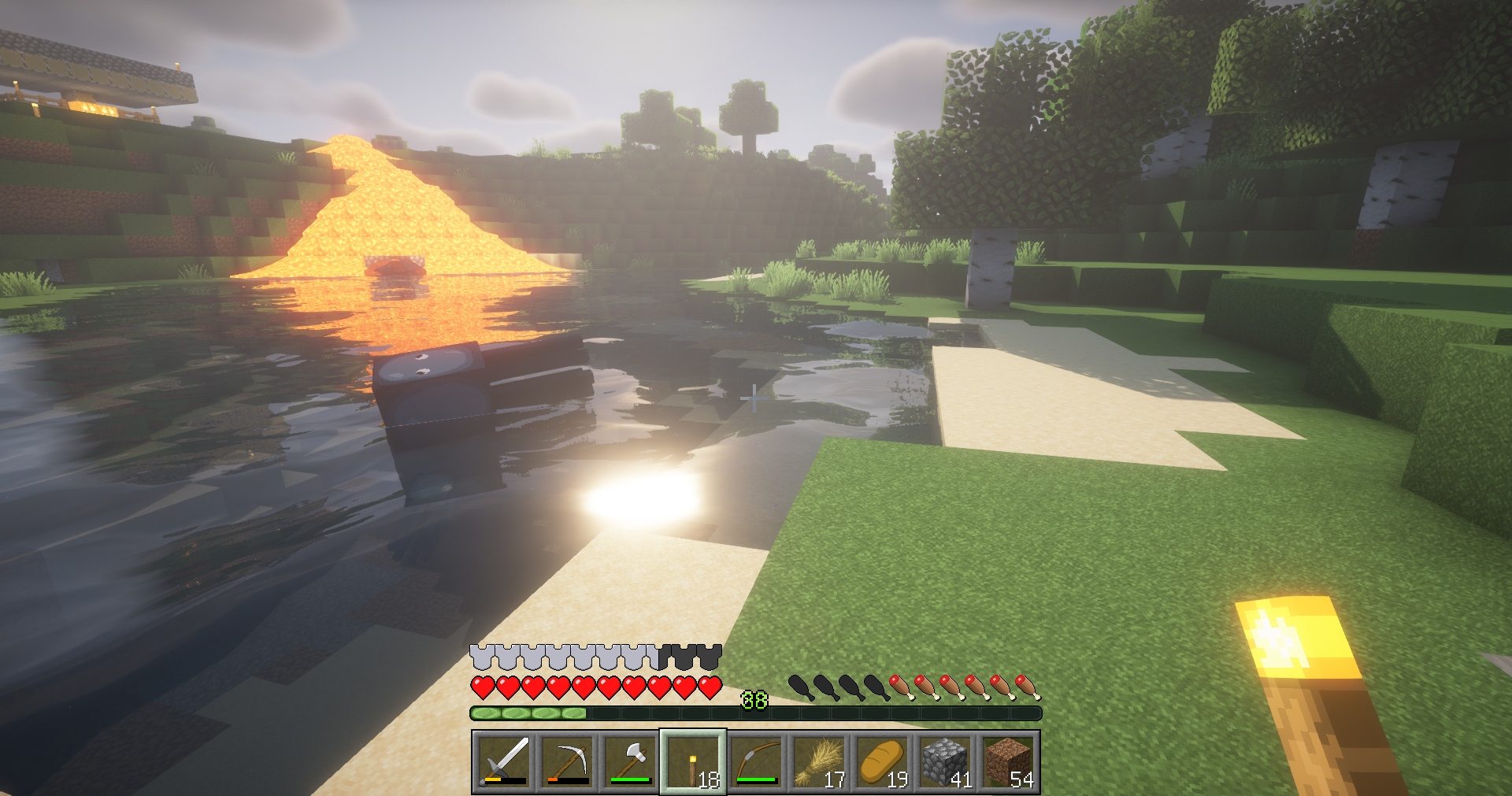Click the crosshair at screen center
1512x796 pixels.
click(754, 399)
